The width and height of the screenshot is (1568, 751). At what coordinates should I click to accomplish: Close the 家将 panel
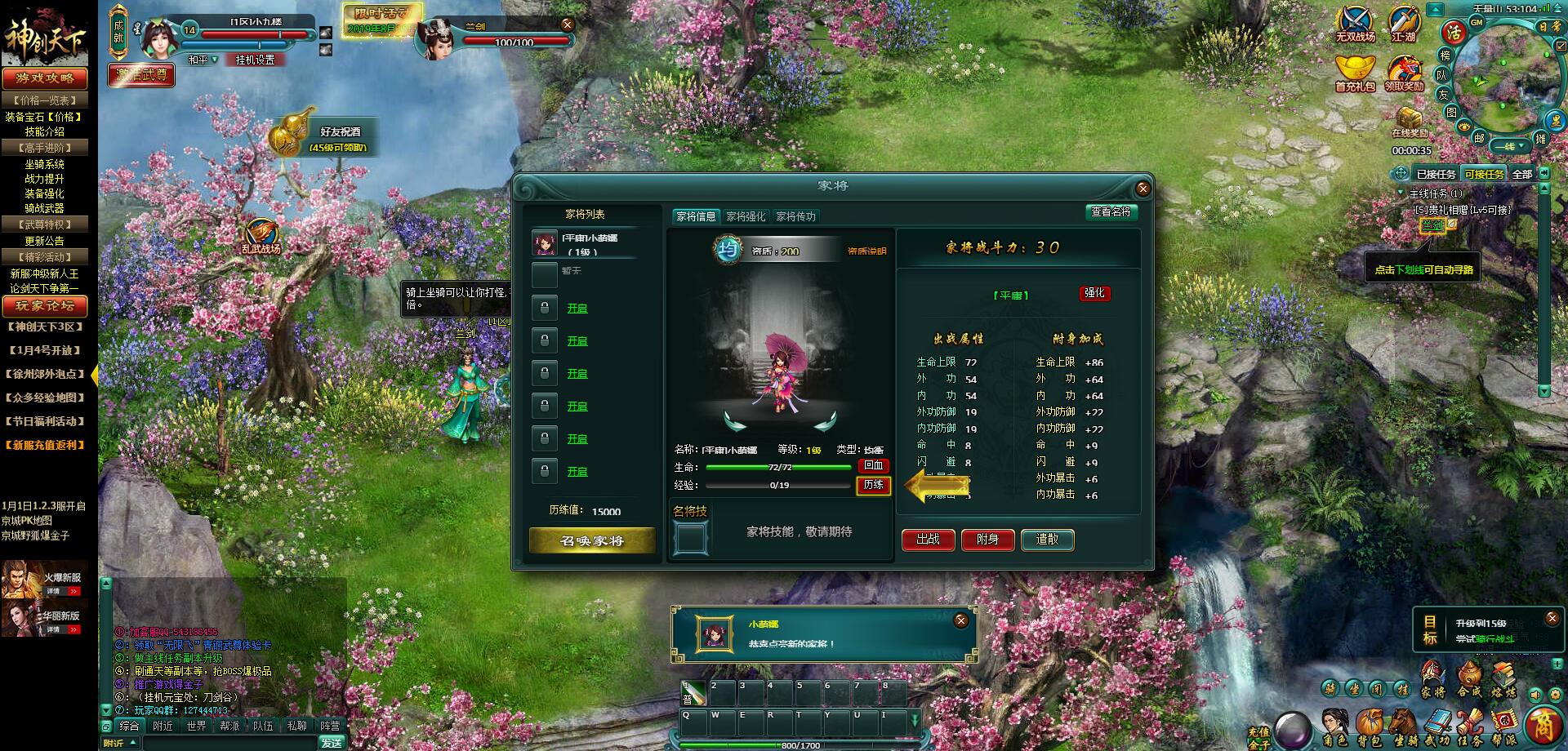1143,189
